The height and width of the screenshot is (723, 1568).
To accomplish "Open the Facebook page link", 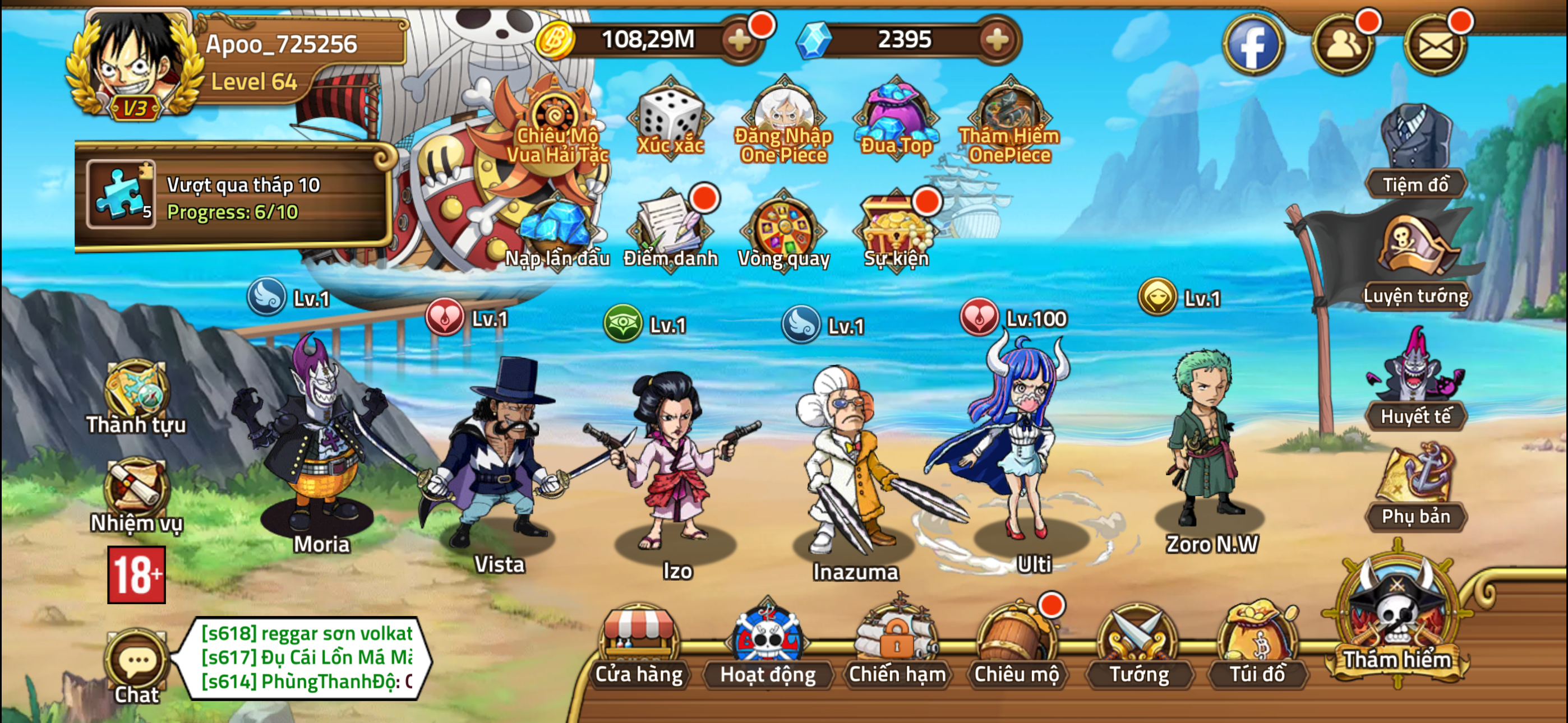I will 1253,45.
